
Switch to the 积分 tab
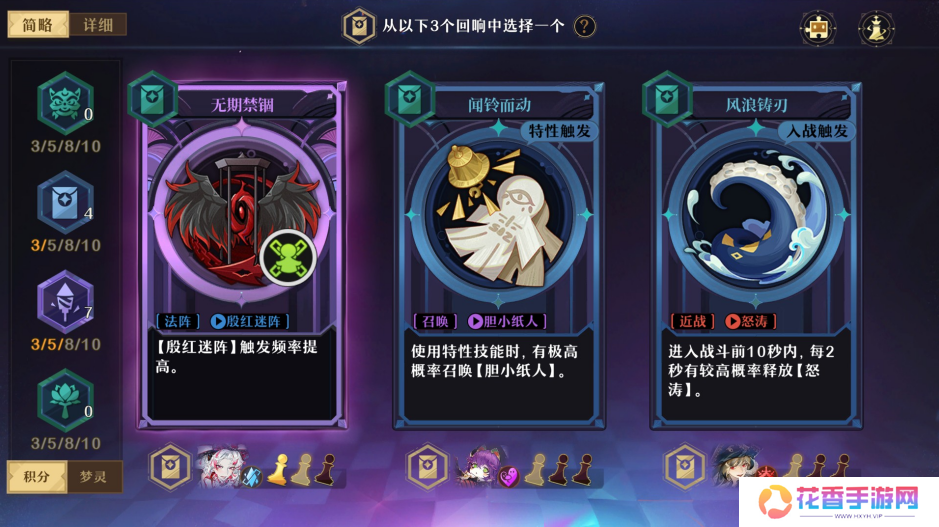pos(37,476)
